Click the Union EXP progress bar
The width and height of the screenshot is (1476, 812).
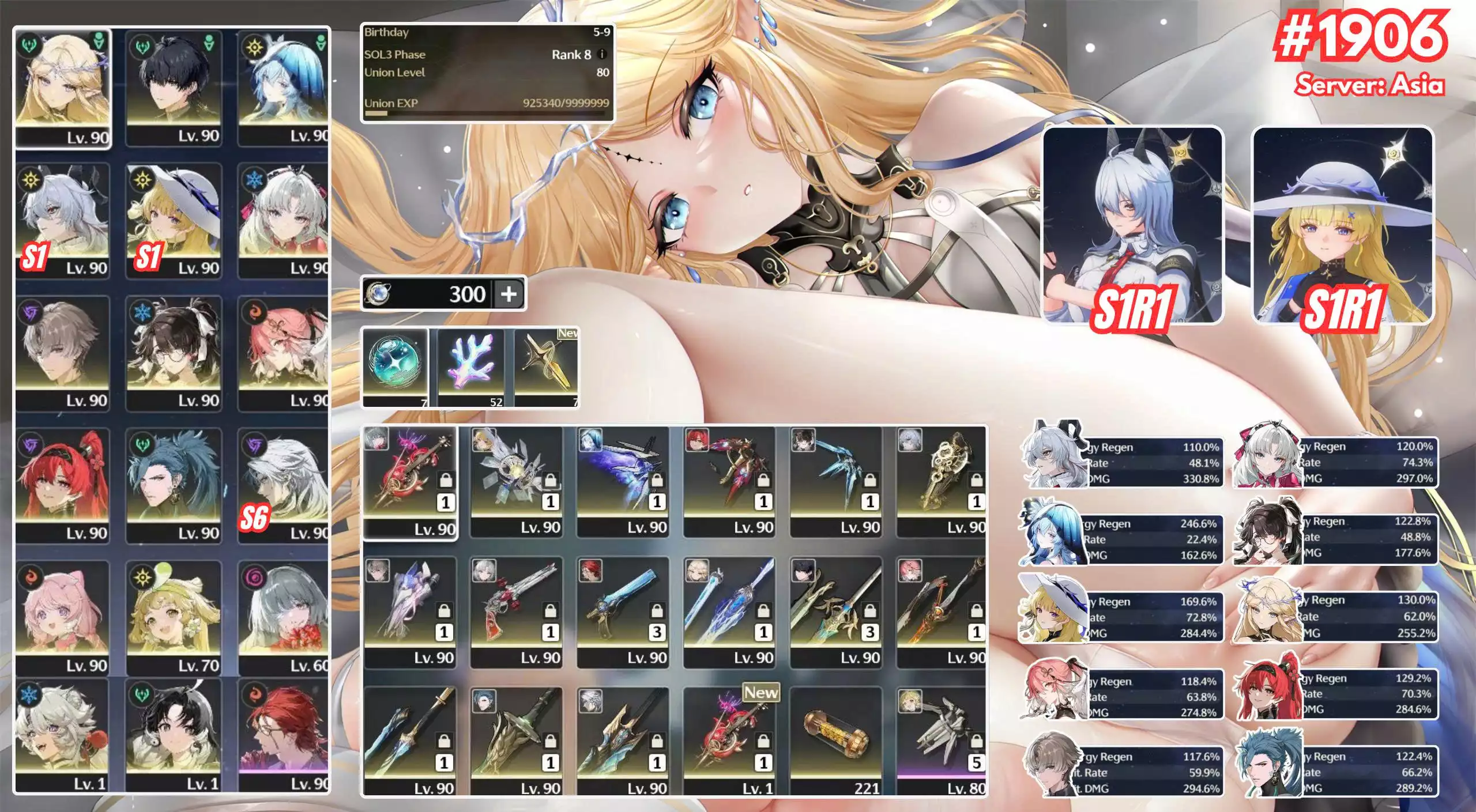[x=490, y=114]
